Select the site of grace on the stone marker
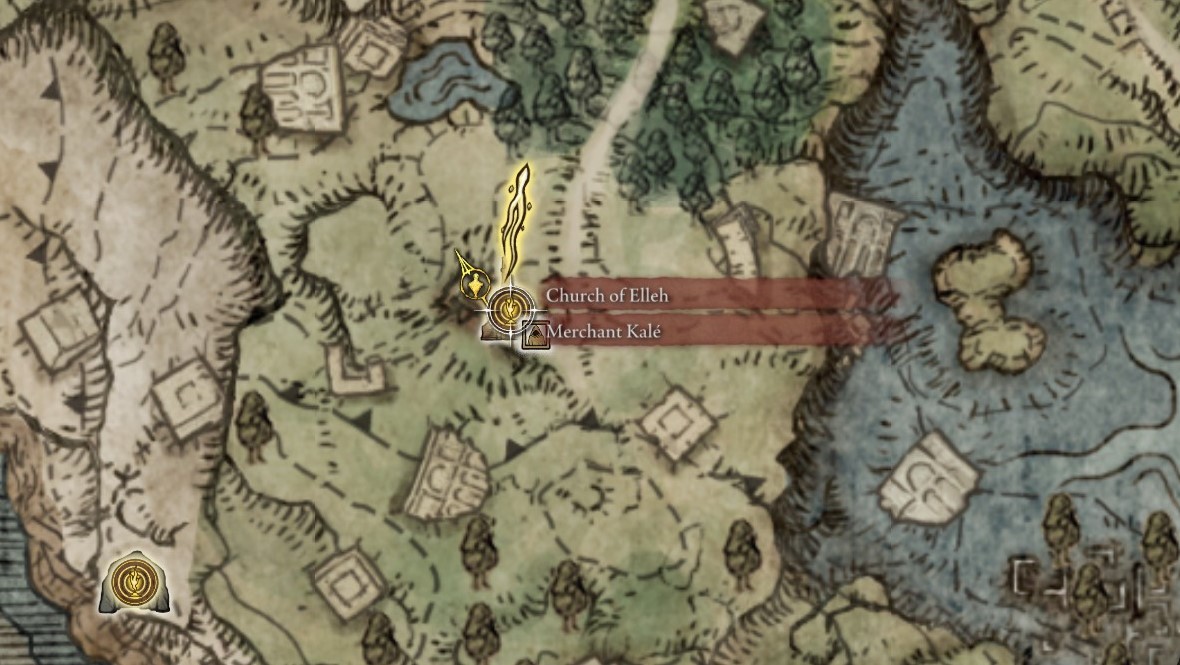Screen dimensions: 1180x665 tap(131, 581)
